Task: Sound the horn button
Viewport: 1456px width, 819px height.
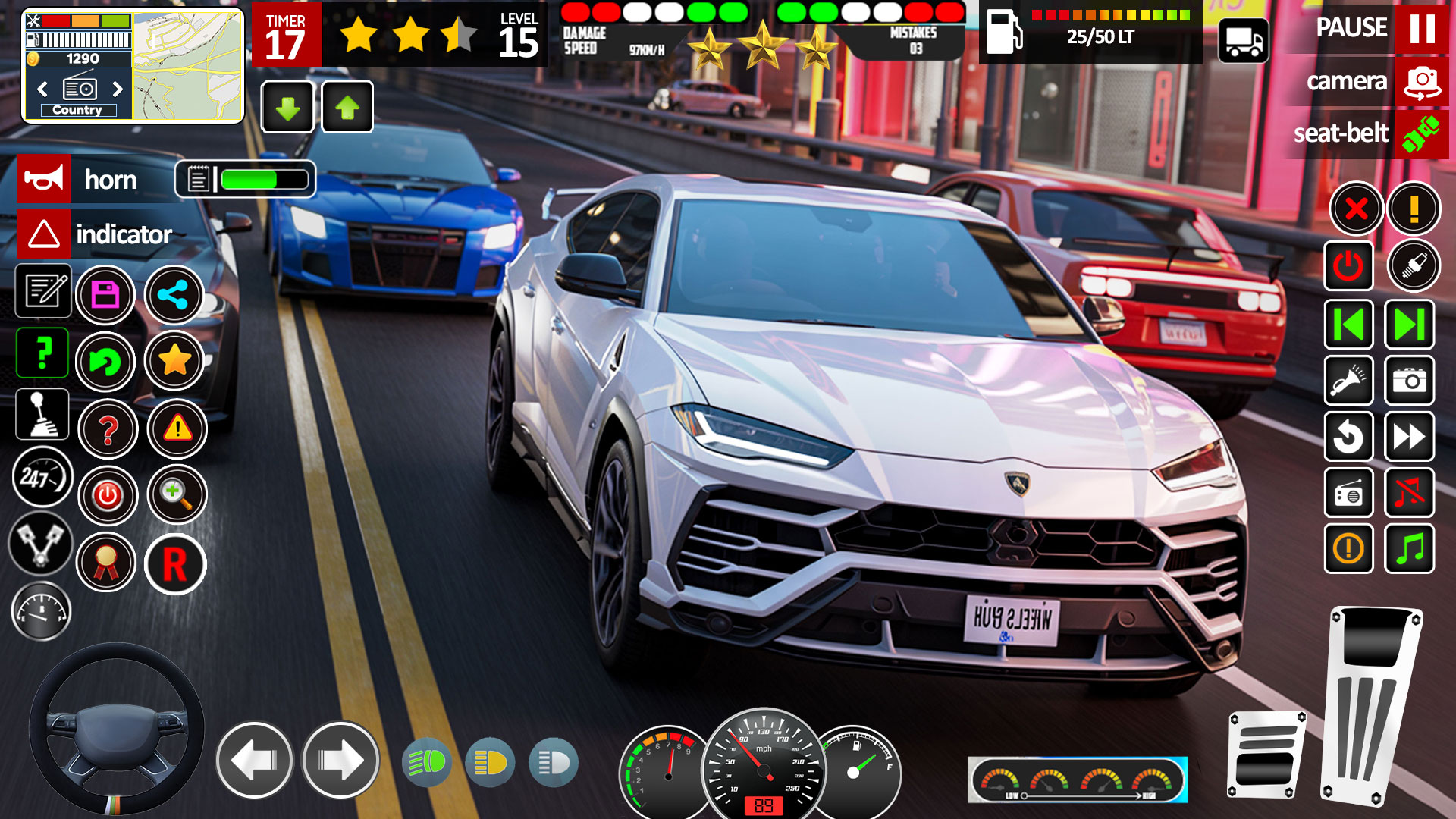Action: tap(44, 180)
